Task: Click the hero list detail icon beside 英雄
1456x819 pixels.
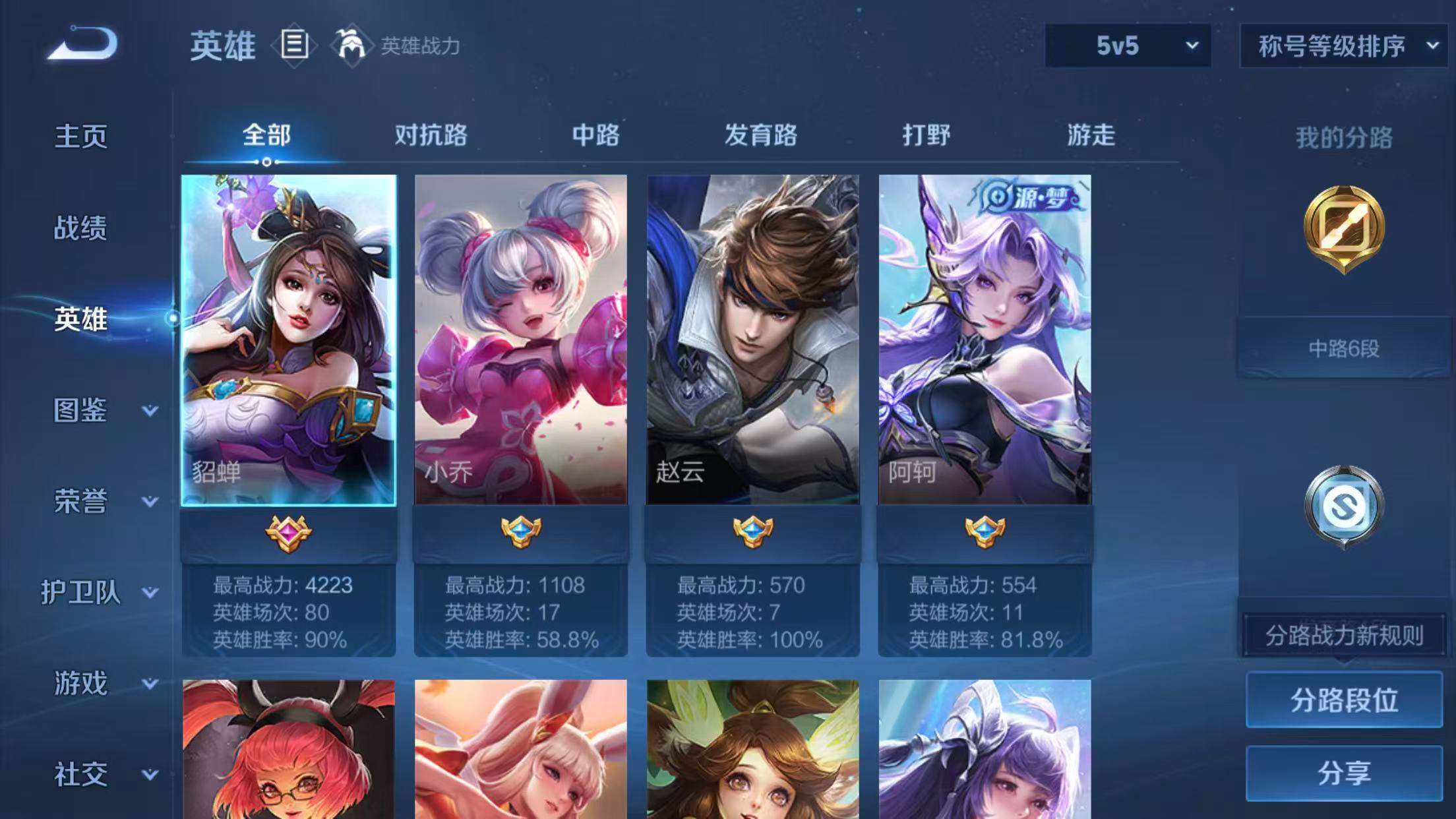Action: pos(293,46)
